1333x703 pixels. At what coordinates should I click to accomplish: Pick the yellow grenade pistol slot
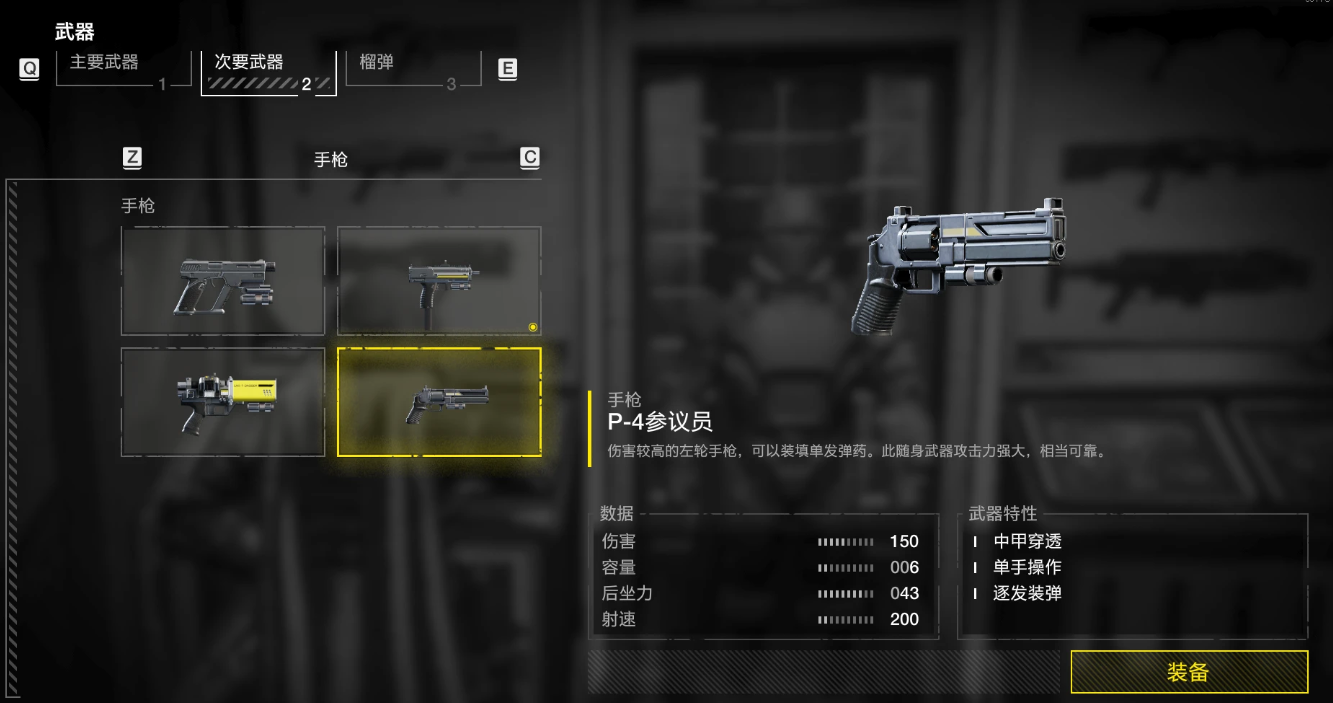(x=223, y=402)
